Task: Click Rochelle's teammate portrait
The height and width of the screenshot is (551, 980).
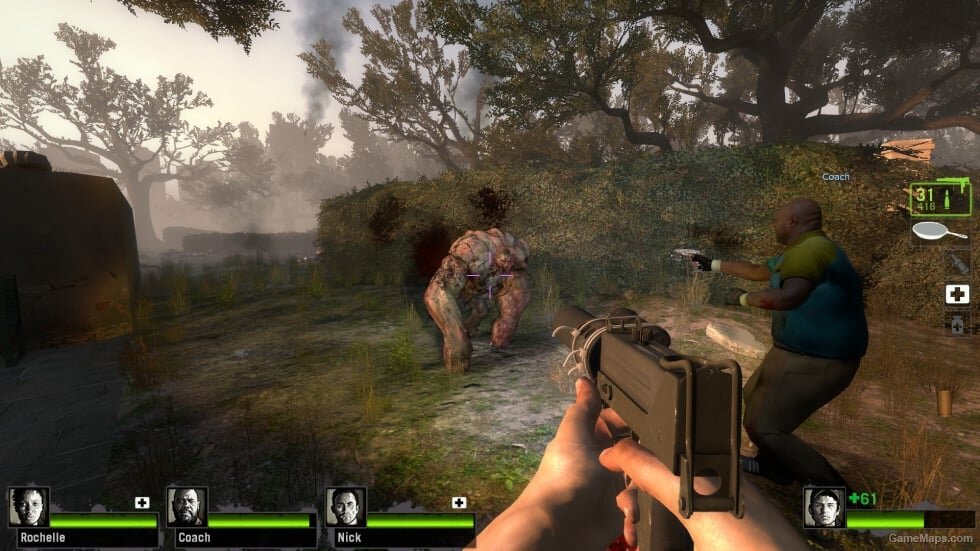Action: 28,508
